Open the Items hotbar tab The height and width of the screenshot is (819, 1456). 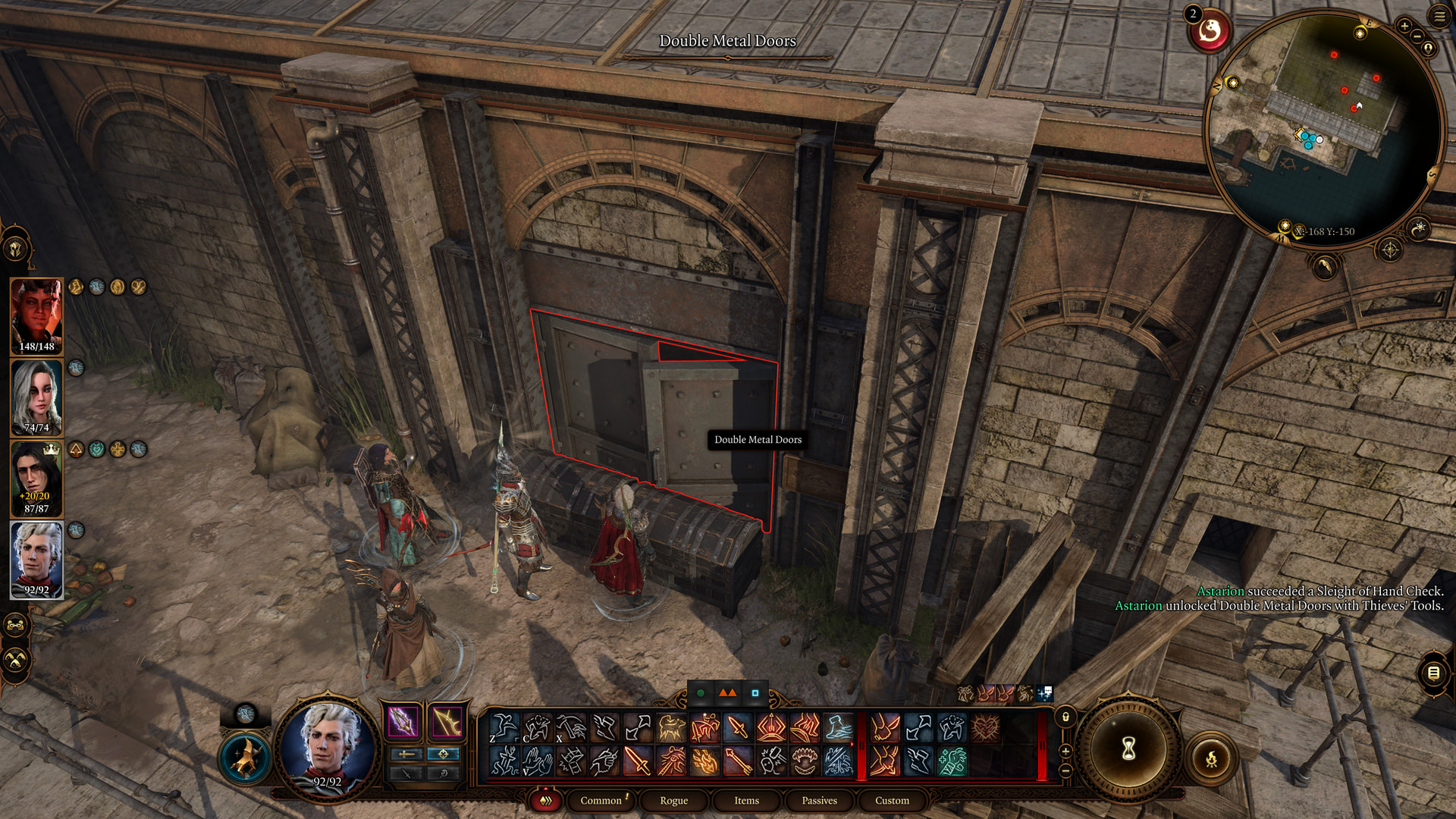tap(746, 800)
